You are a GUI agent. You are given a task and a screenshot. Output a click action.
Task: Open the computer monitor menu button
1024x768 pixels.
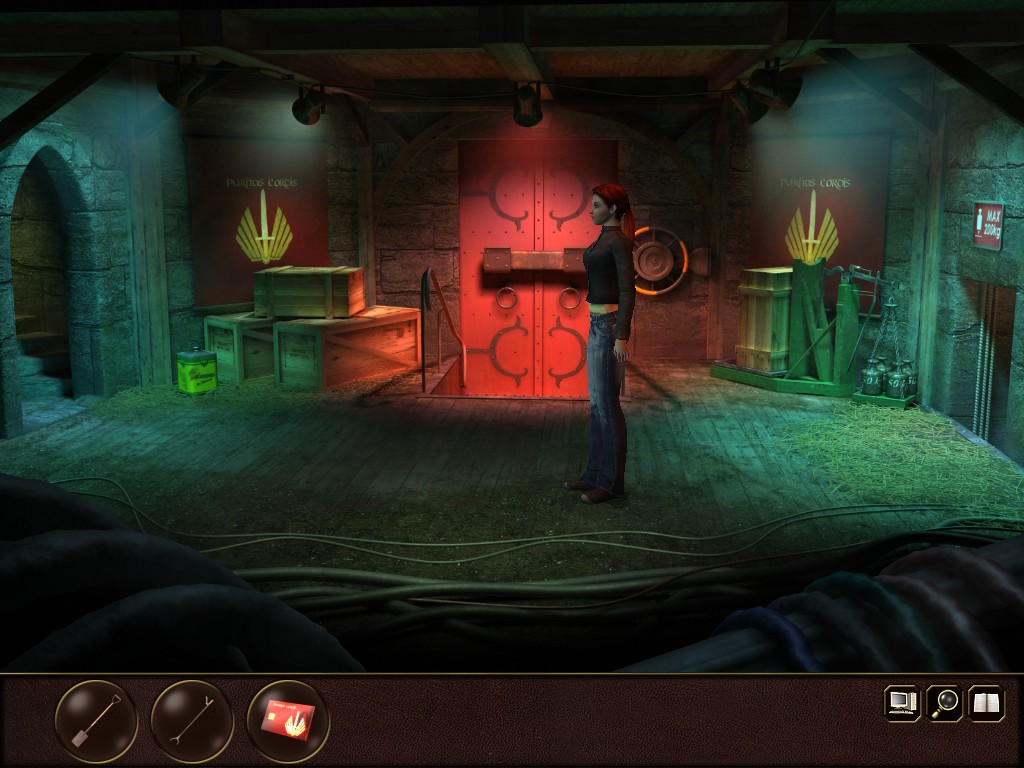coord(902,702)
